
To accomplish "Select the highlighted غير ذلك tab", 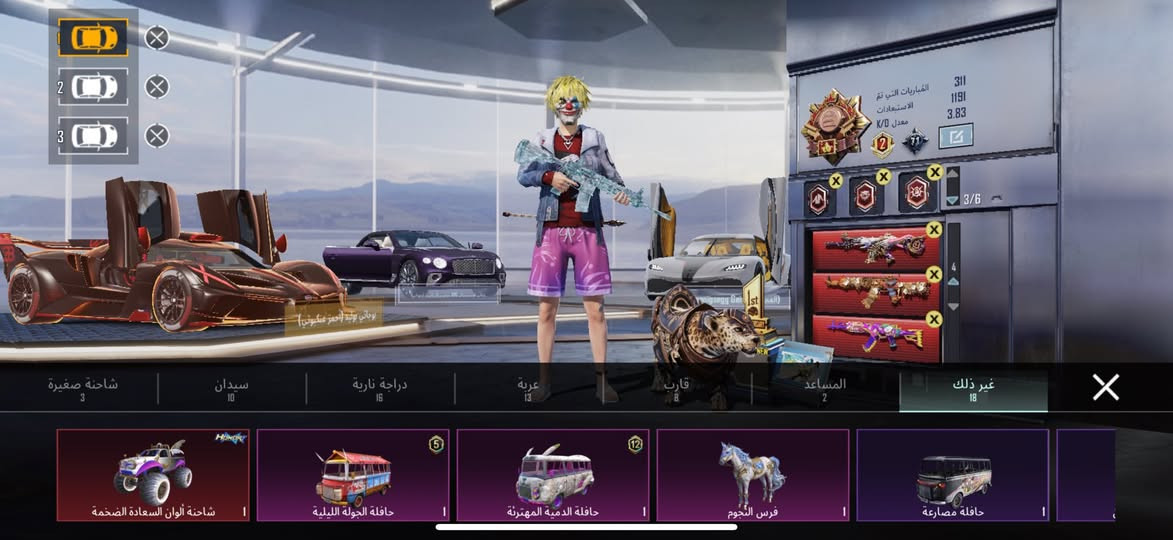I will 973,389.
